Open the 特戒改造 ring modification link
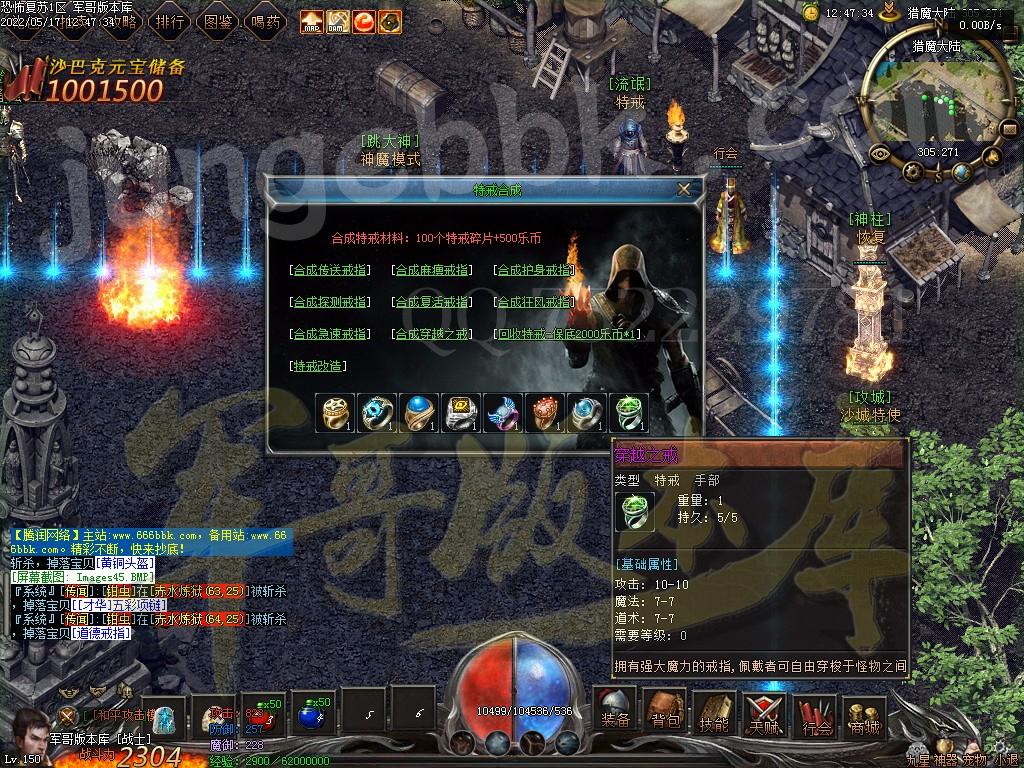The image size is (1024, 768). [318, 366]
